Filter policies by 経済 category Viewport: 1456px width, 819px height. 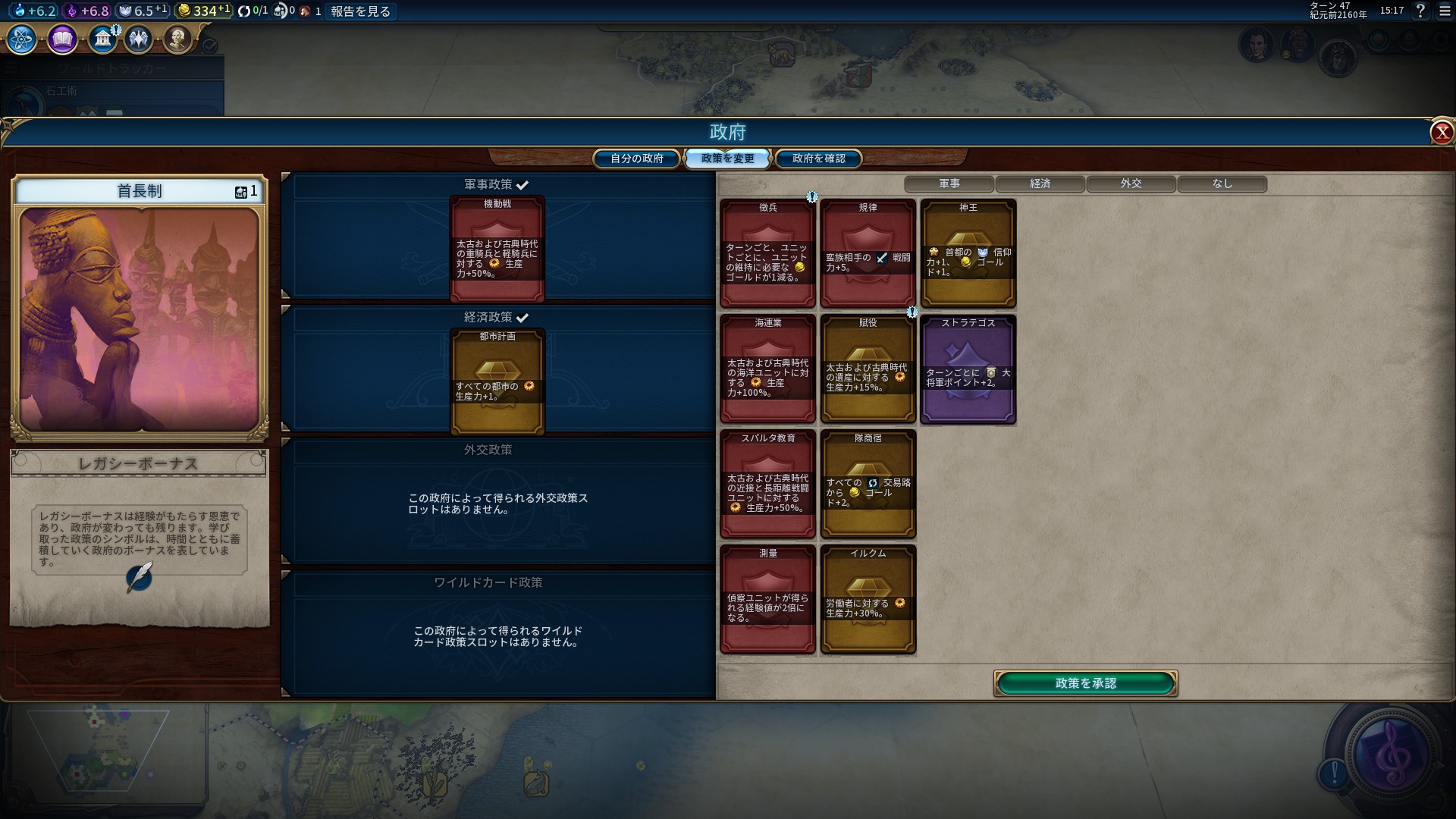pos(1040,184)
